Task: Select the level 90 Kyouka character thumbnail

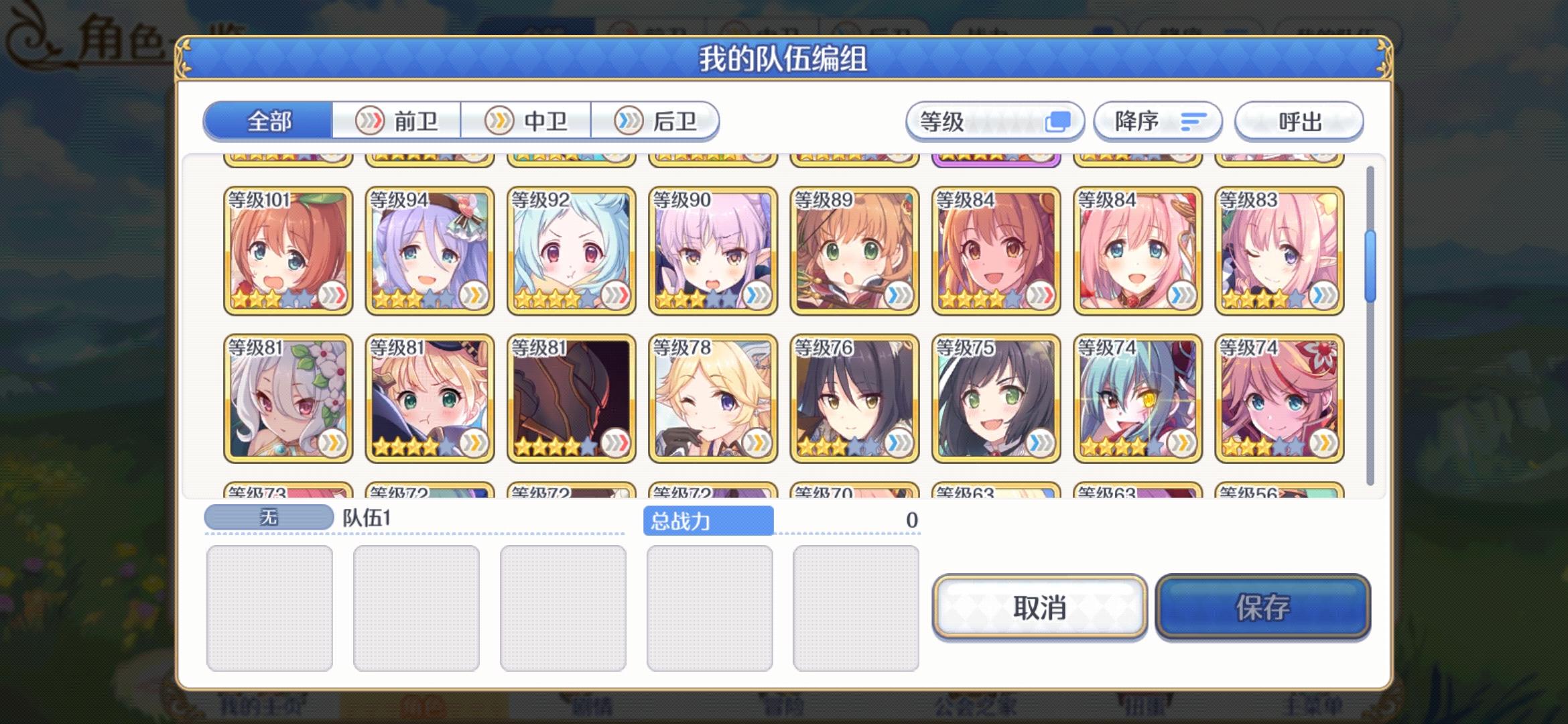Action: 713,251
